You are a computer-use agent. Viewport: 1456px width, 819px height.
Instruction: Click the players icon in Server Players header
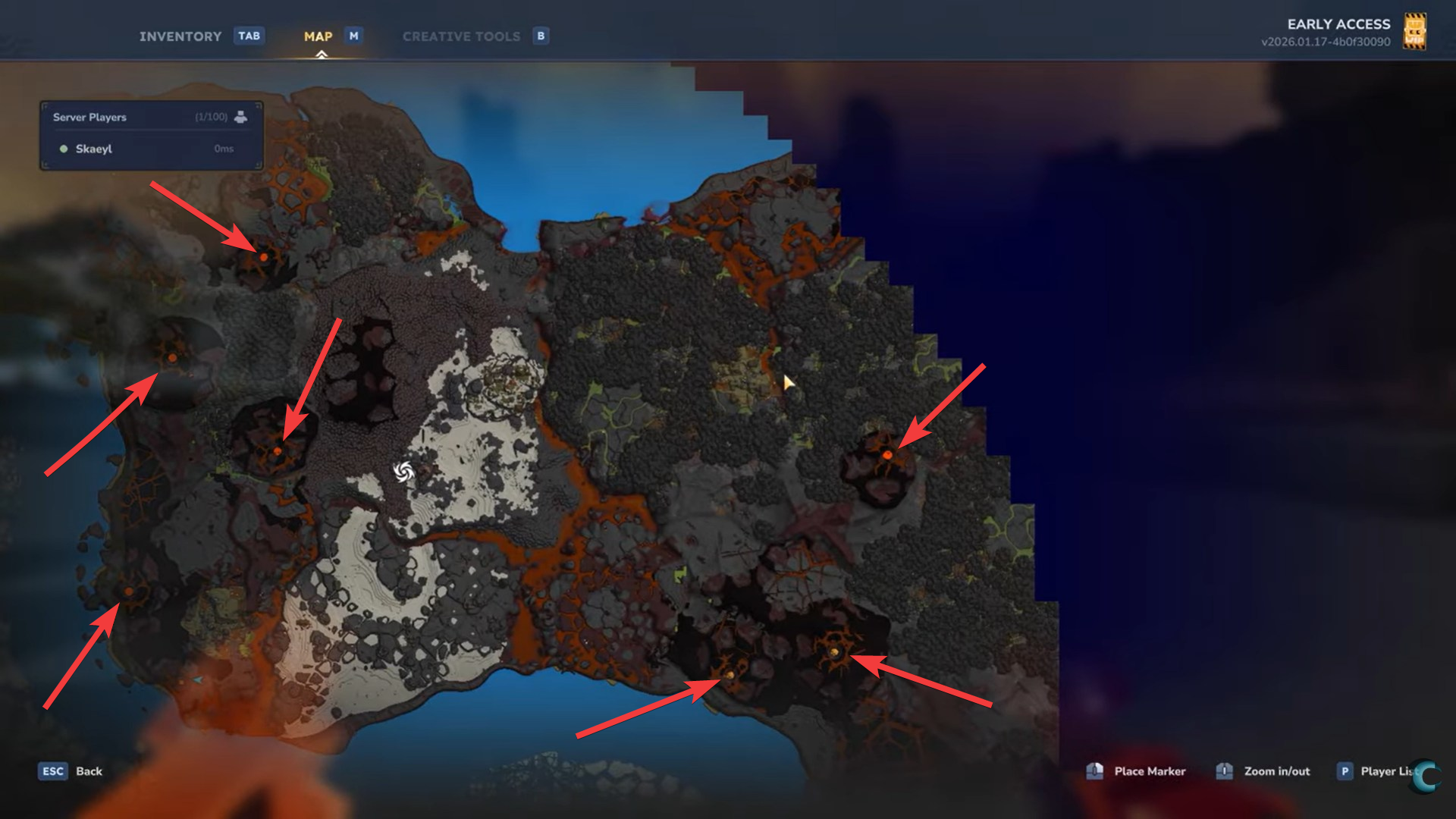[241, 117]
